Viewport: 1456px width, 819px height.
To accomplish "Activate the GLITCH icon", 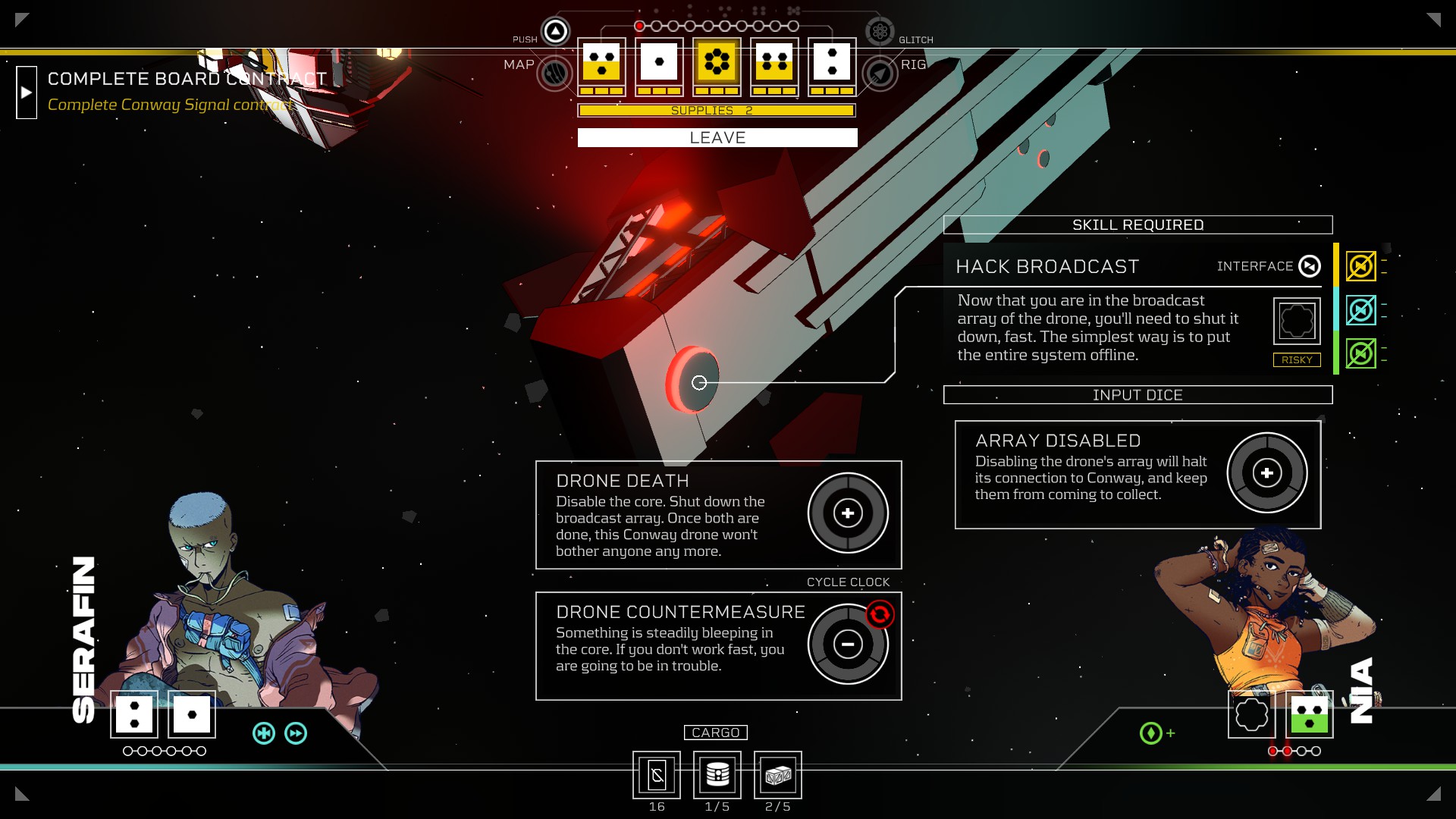I will pos(880,32).
